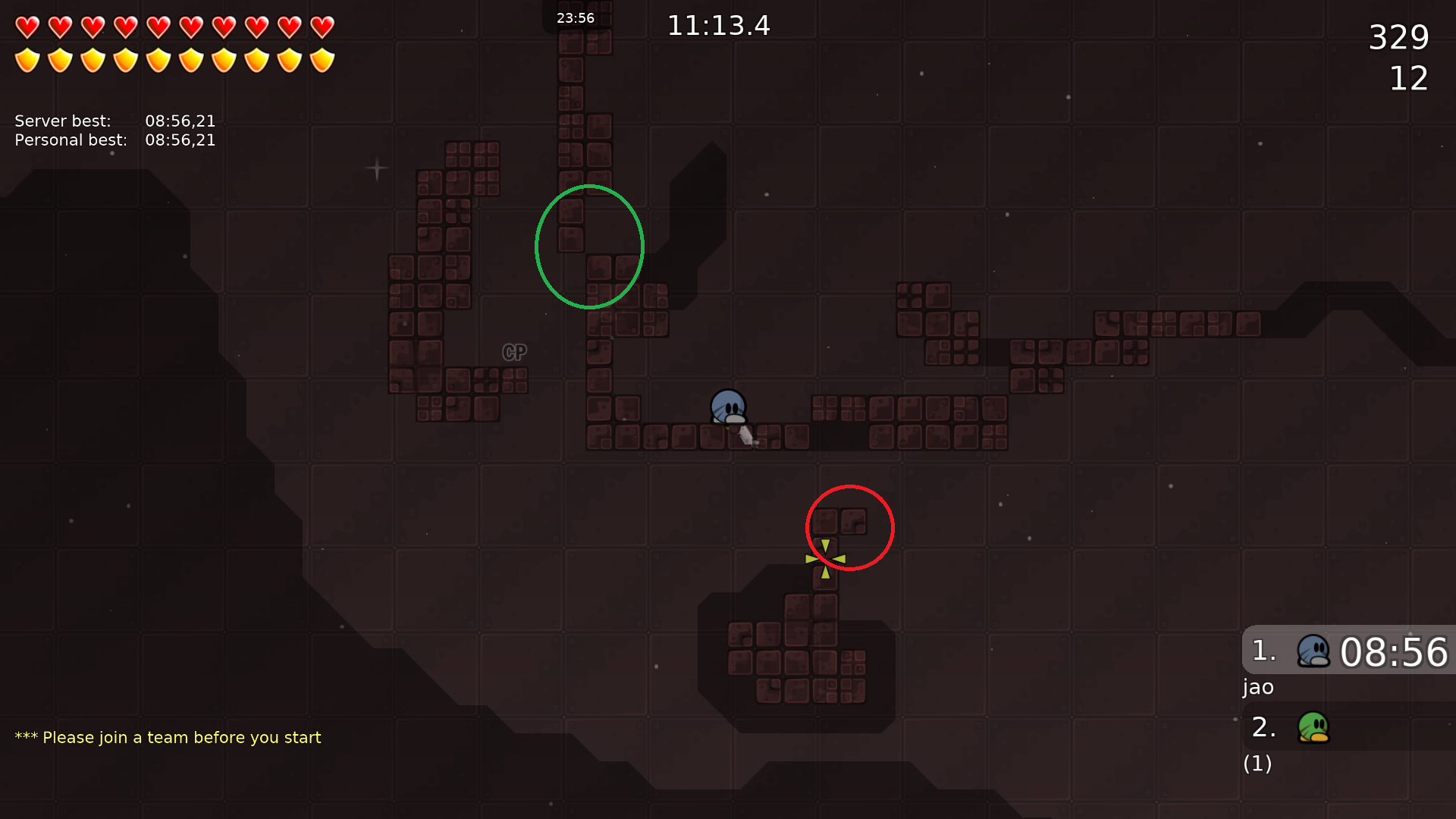1456x819 pixels.
Task: Click the yellow join-a-team warning message
Action: tap(168, 736)
